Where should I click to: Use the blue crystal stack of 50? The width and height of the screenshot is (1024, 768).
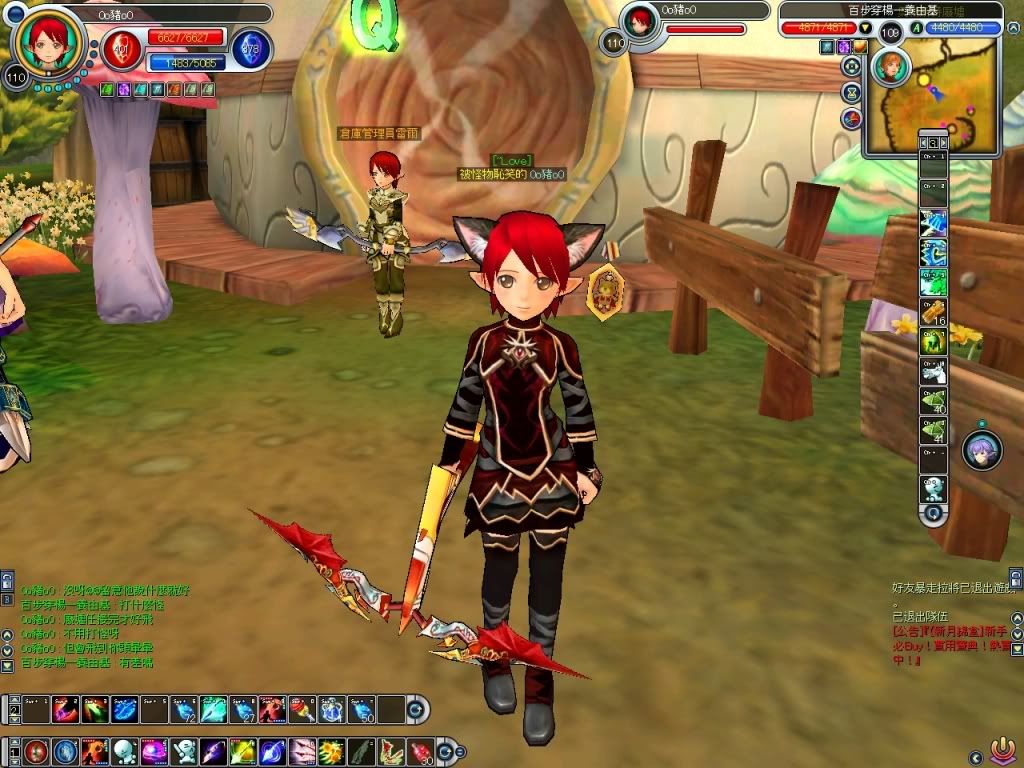(x=361, y=709)
